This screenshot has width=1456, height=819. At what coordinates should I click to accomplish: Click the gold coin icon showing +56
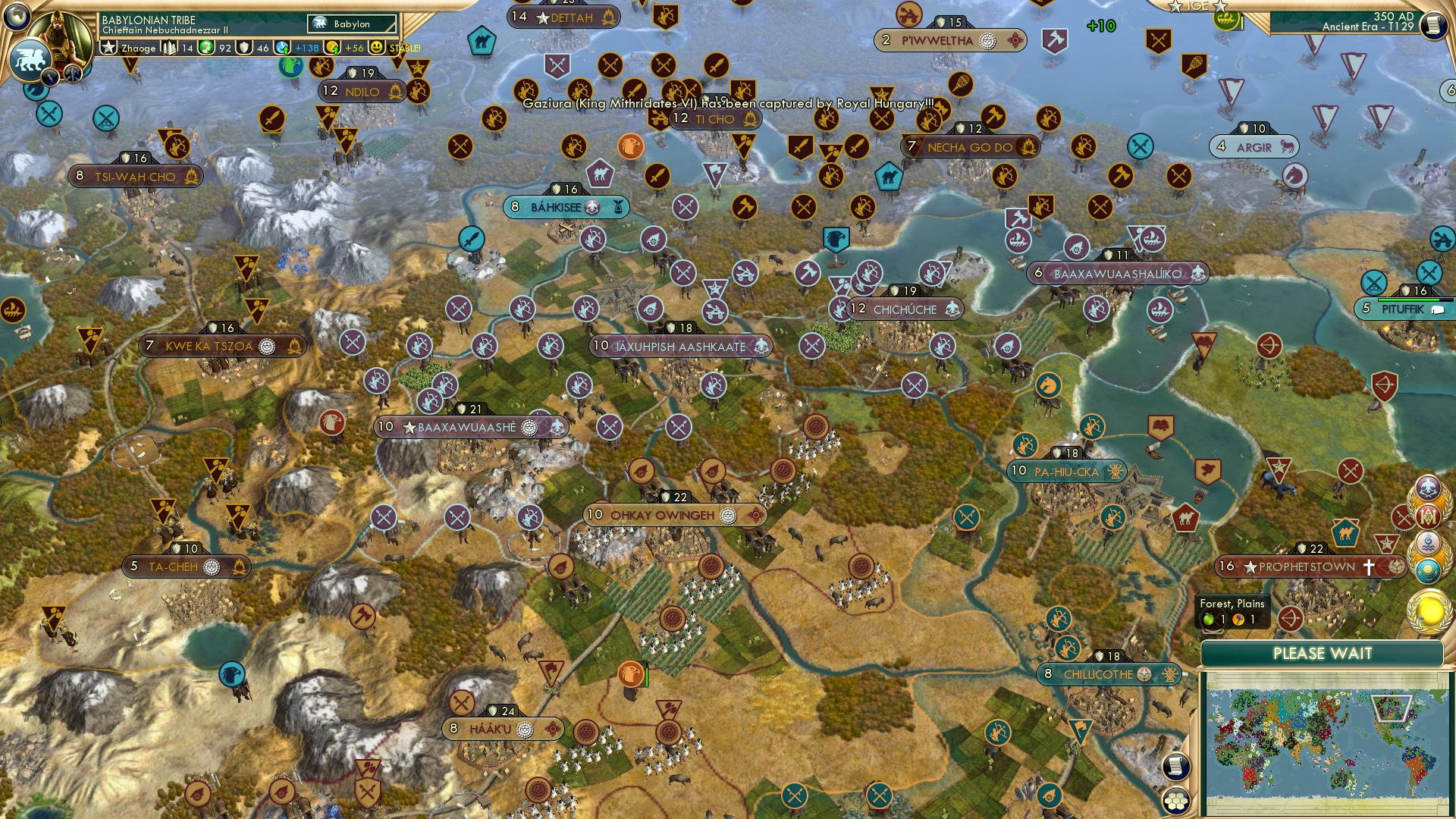tap(331, 47)
